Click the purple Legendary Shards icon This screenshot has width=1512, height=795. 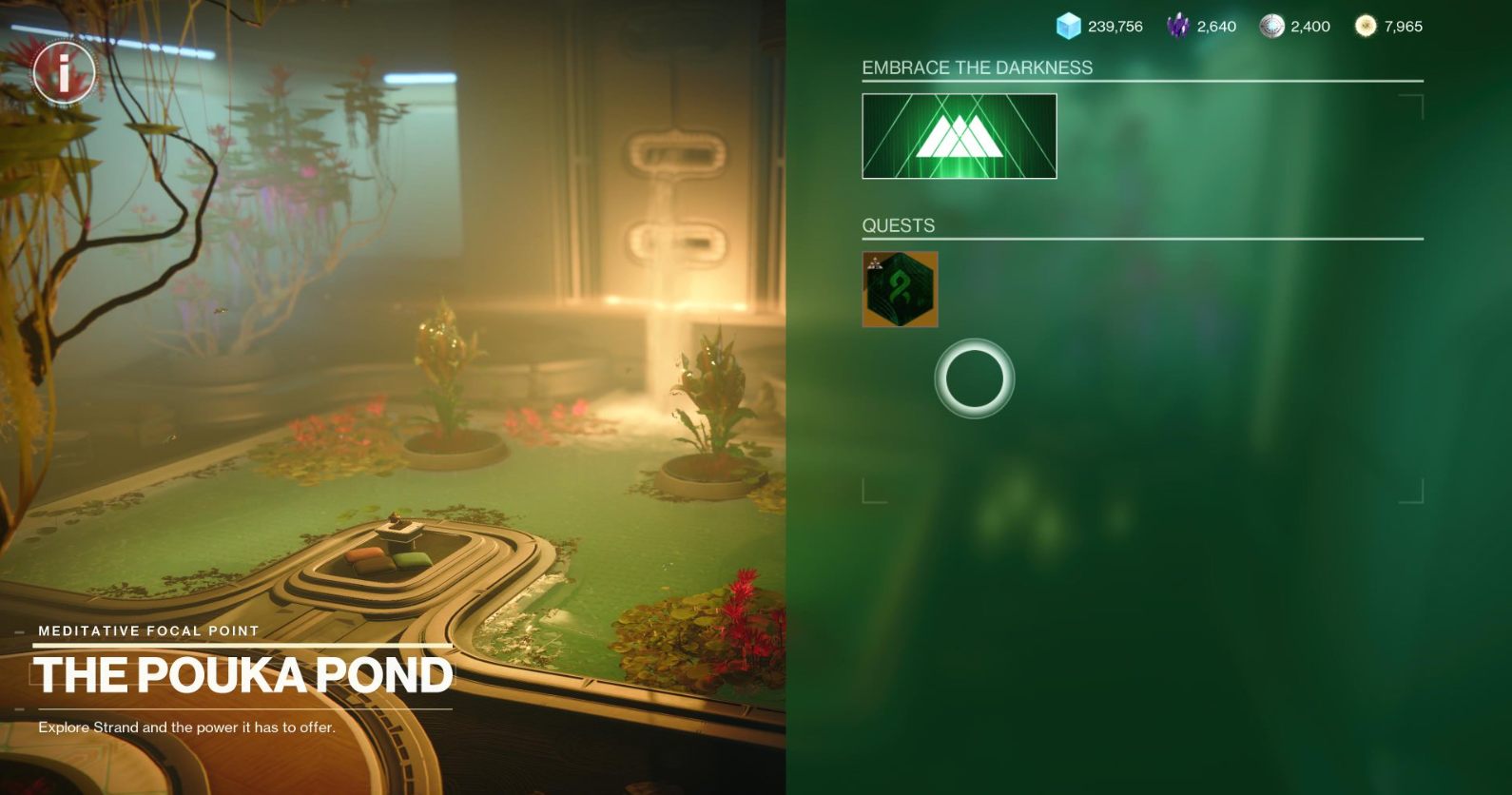pos(1179,26)
